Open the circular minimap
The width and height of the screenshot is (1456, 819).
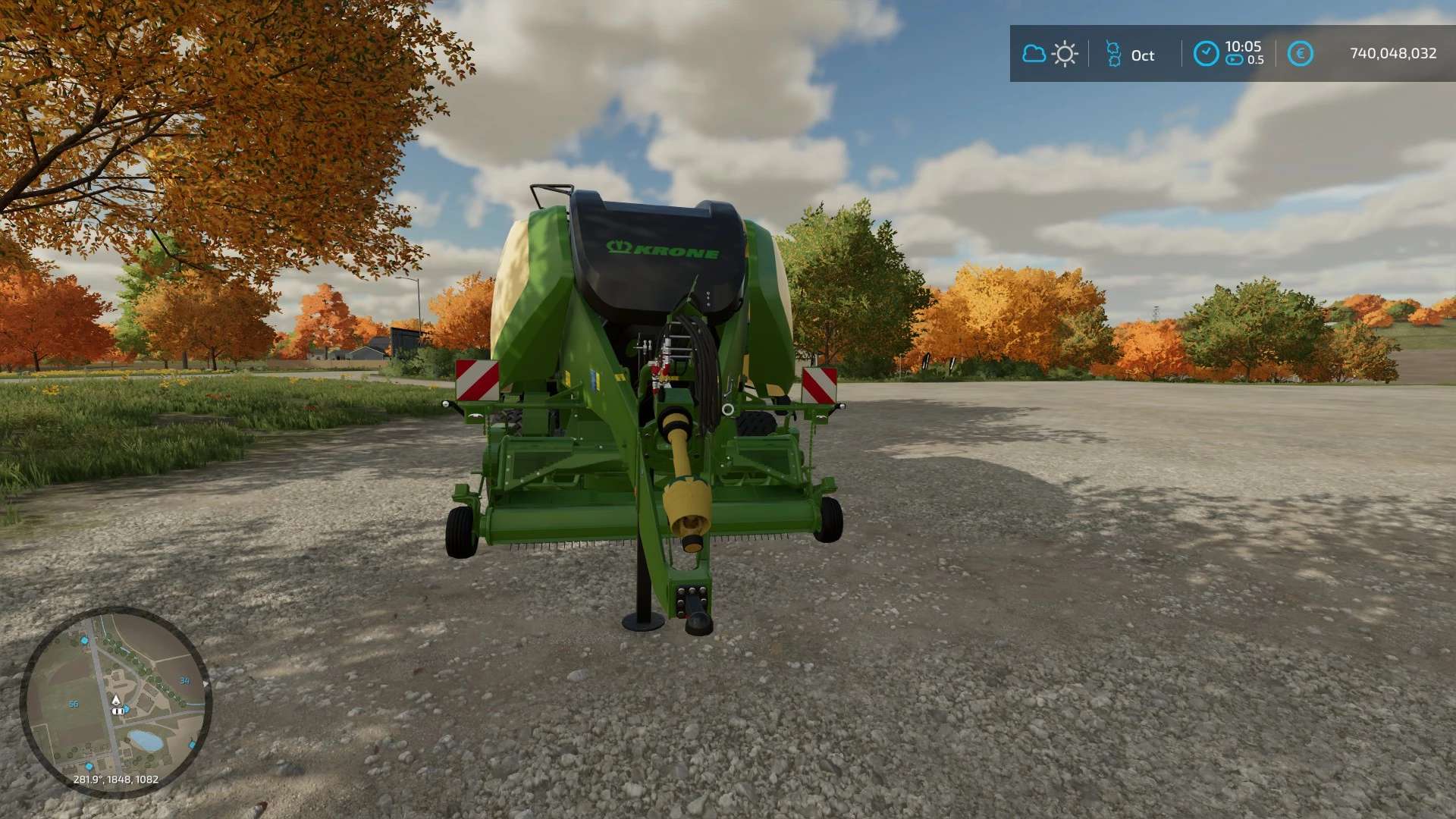click(116, 702)
